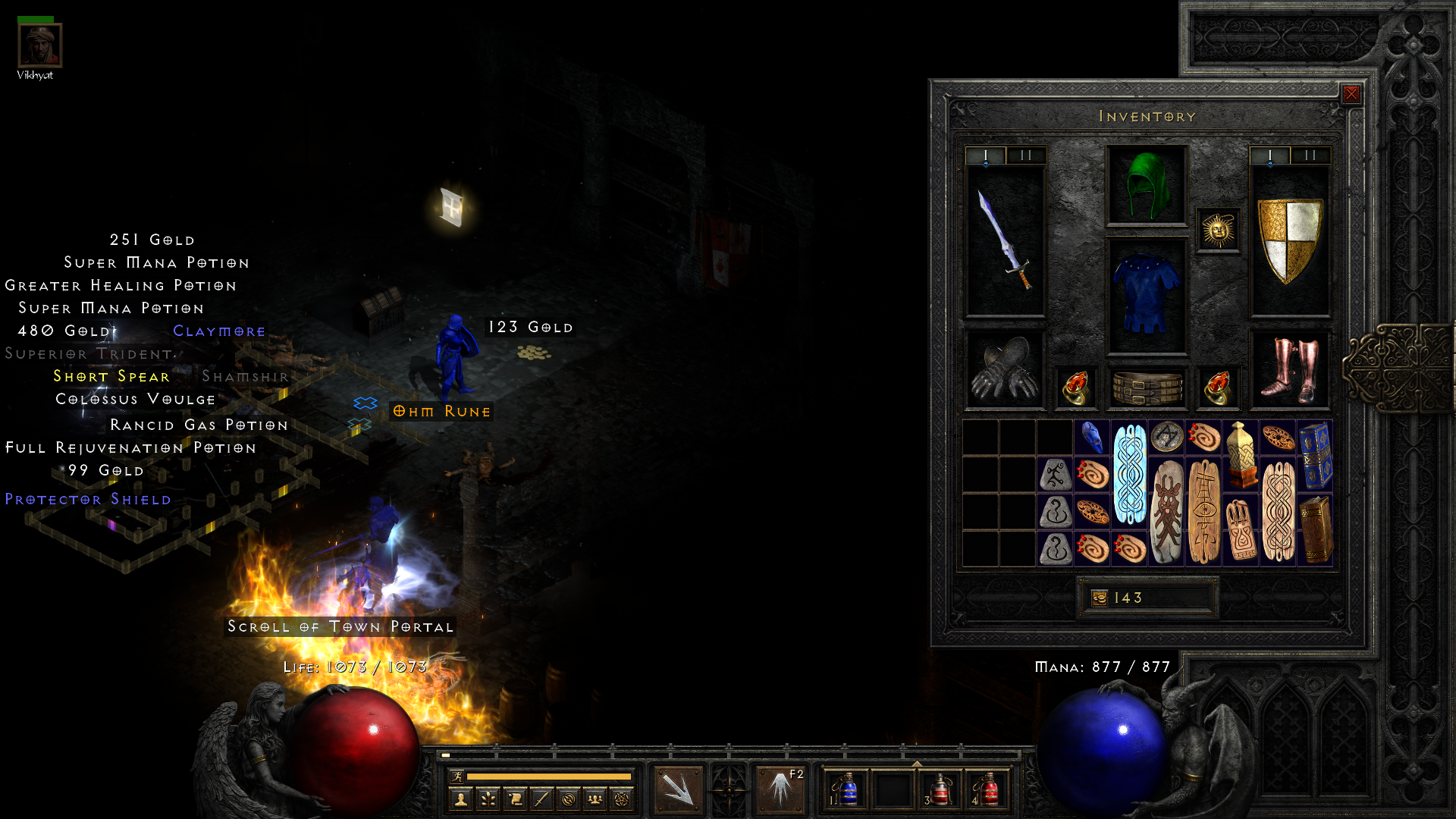
Task: Pick up the sun-face amulet
Action: pos(1218,230)
